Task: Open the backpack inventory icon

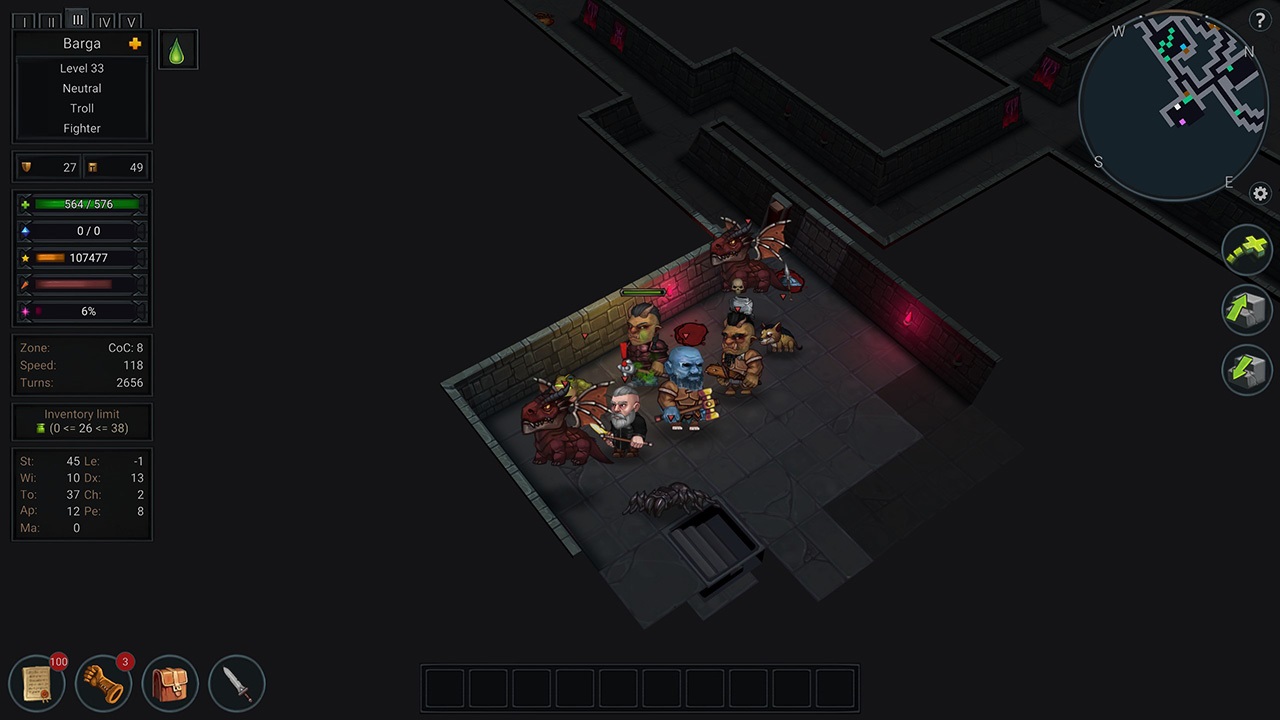Action: point(170,682)
